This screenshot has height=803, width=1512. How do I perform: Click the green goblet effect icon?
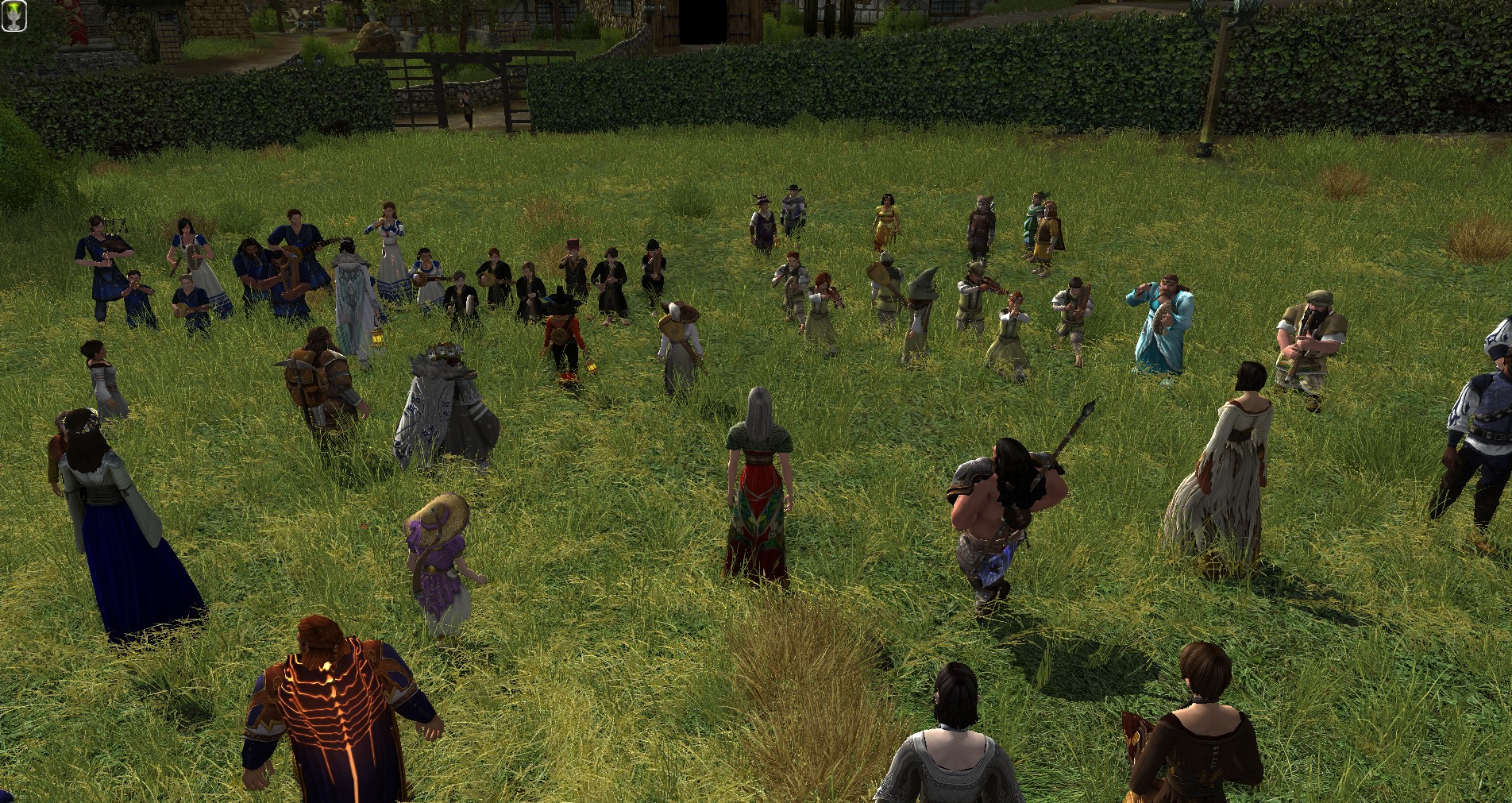pos(14,17)
